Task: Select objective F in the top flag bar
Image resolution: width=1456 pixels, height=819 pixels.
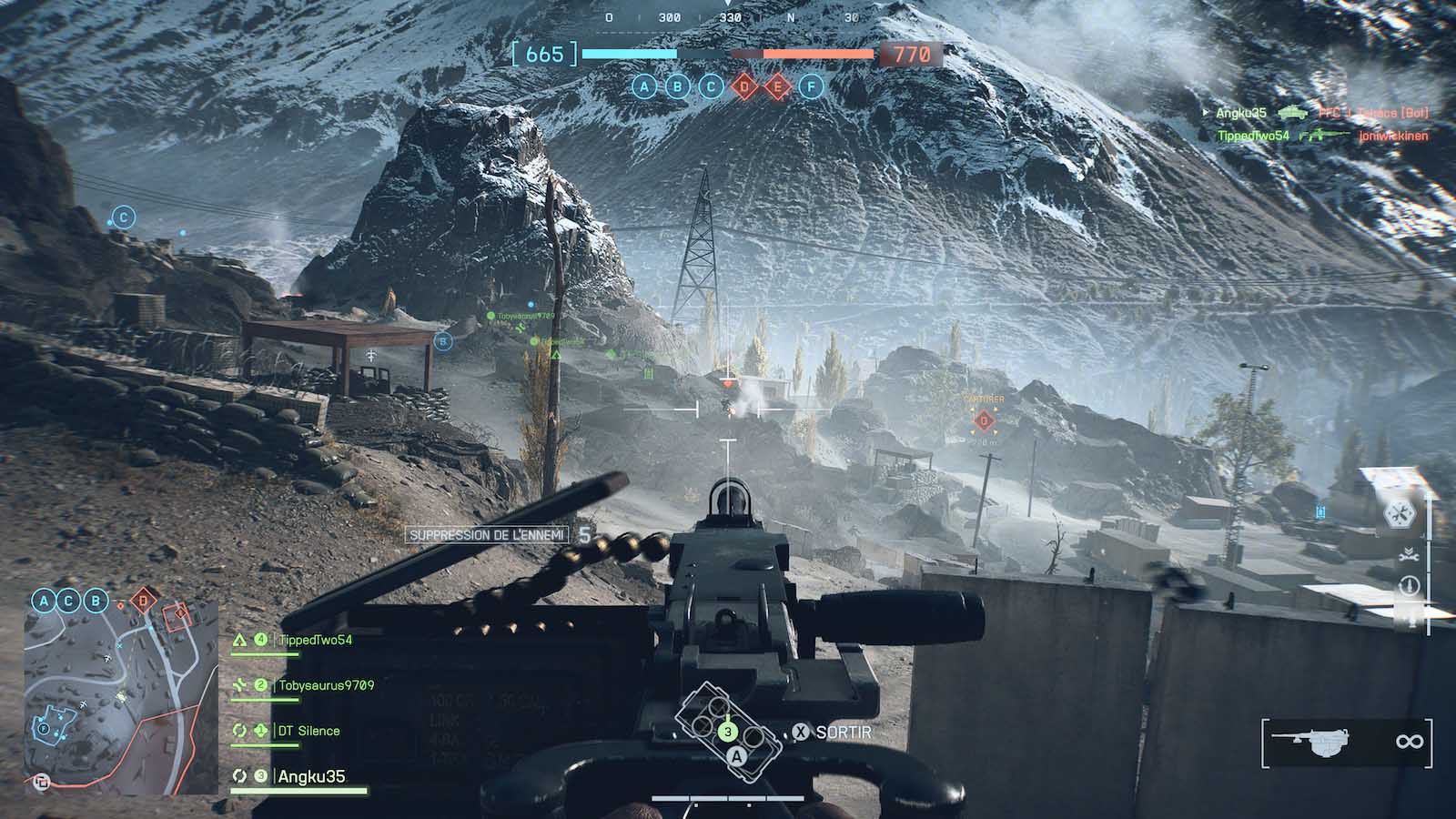Action: [x=811, y=86]
